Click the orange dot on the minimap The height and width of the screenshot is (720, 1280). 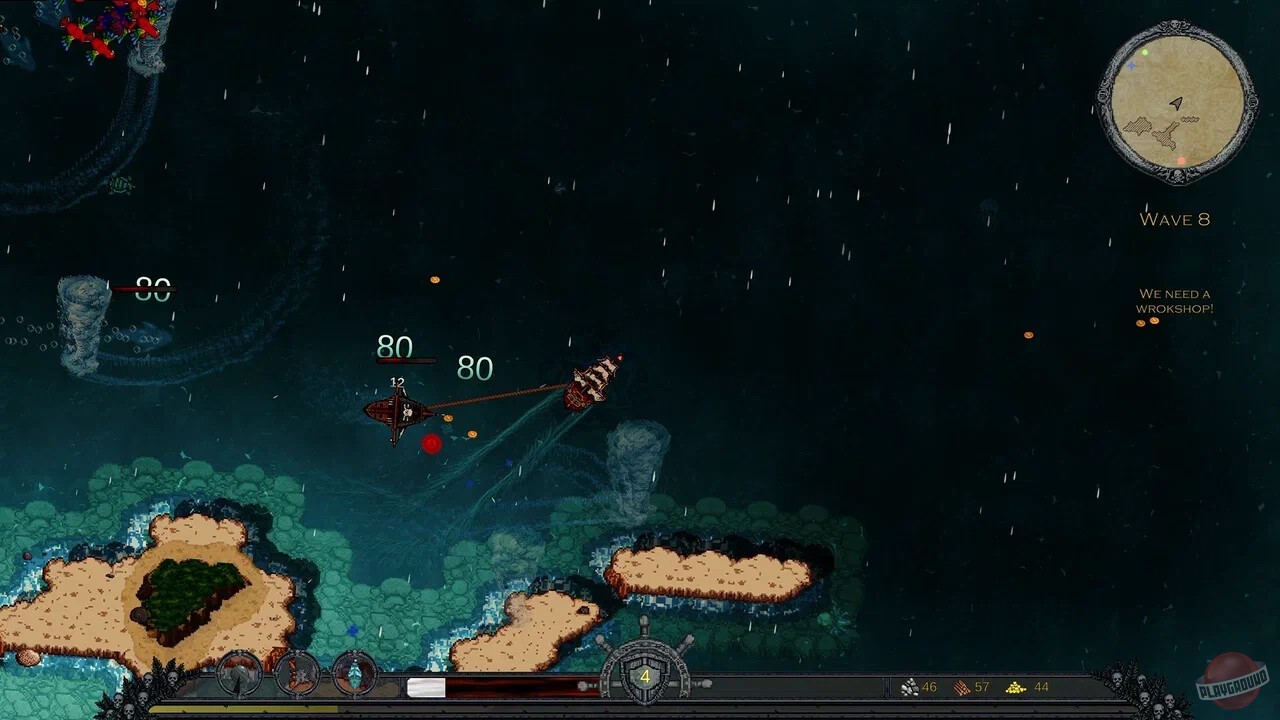[x=1182, y=160]
